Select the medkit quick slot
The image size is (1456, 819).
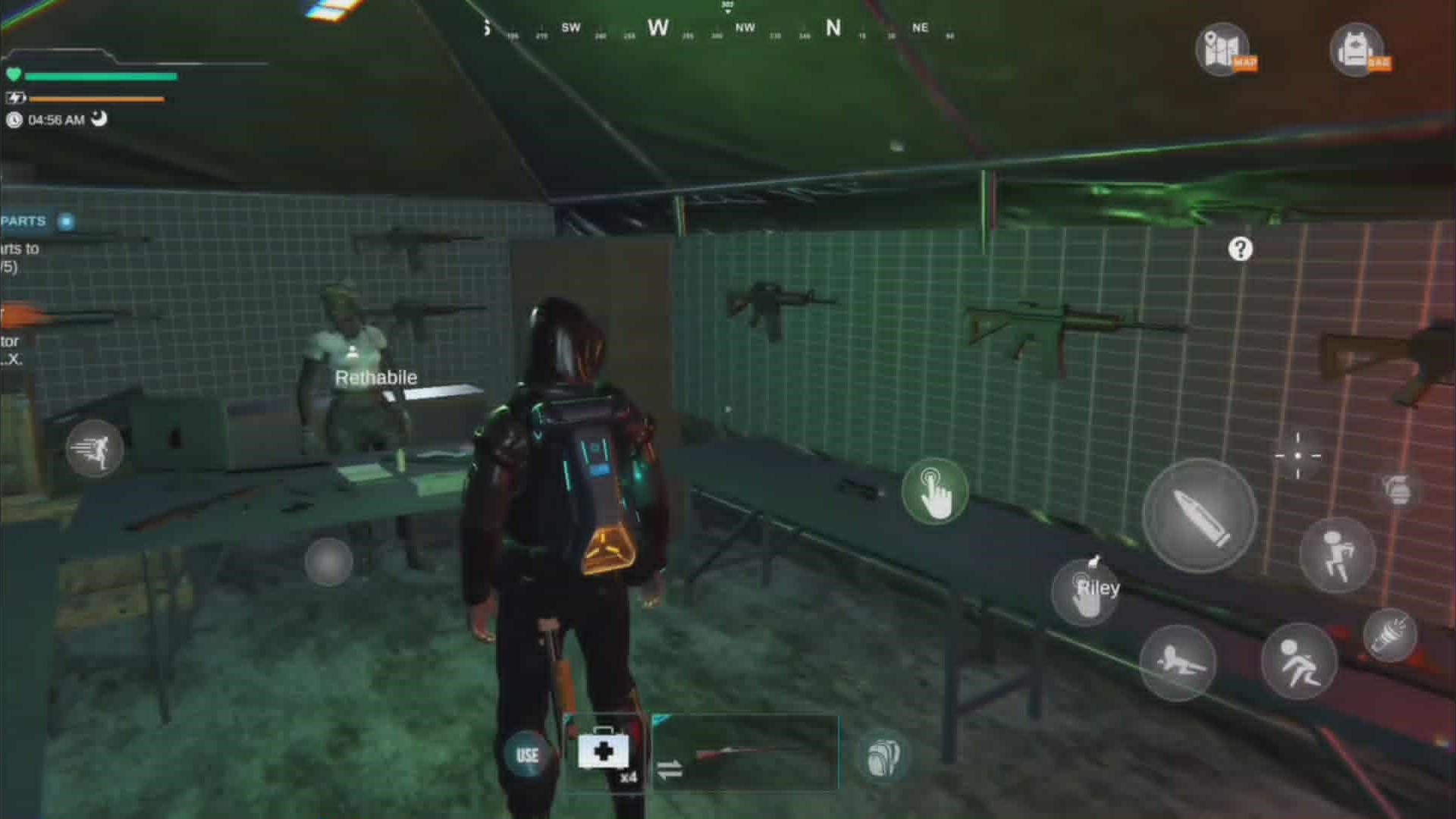click(604, 753)
